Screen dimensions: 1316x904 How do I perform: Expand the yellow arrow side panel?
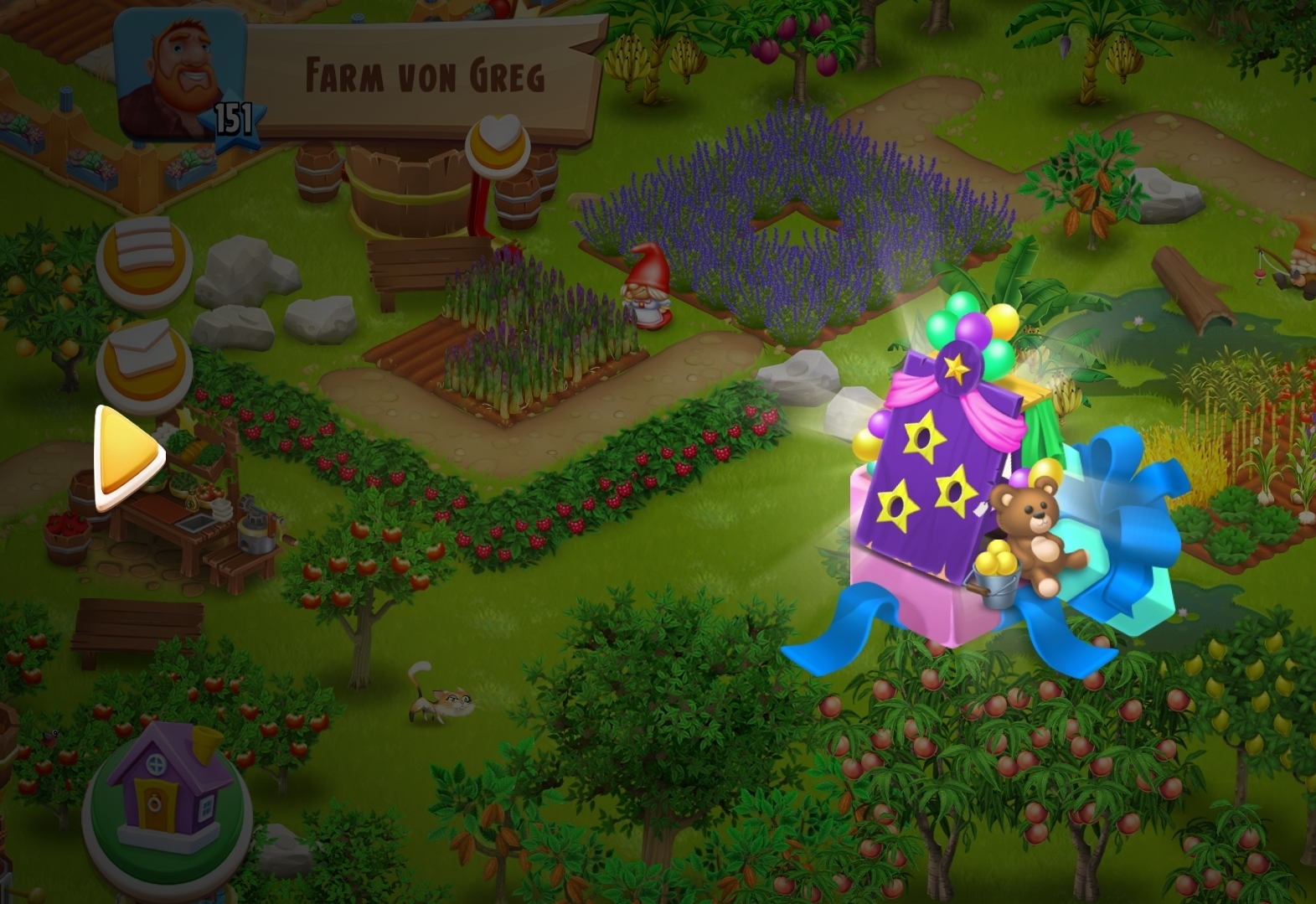coord(126,457)
